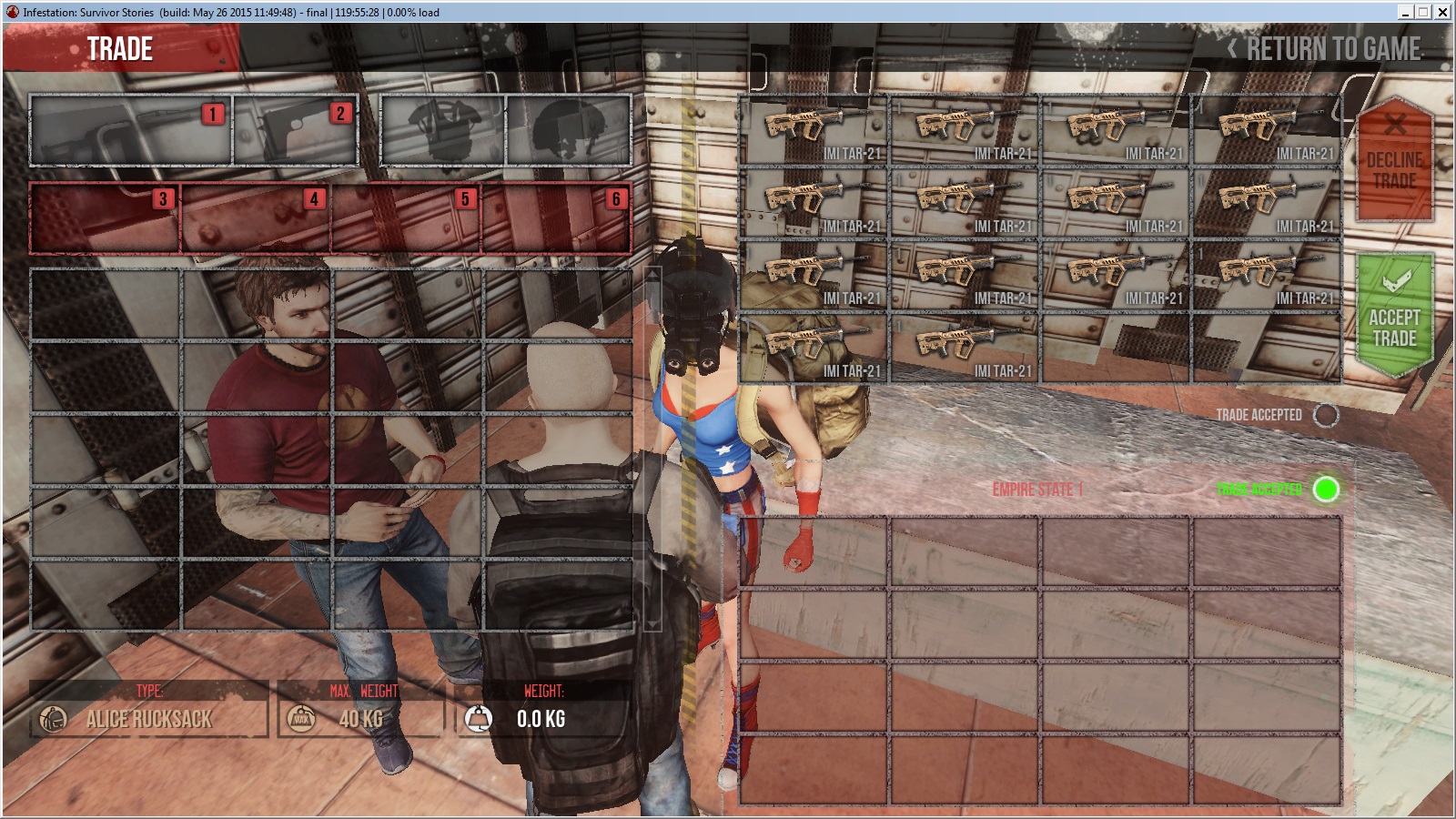Select red quick slot 3
The image size is (1456, 819).
click(x=105, y=218)
